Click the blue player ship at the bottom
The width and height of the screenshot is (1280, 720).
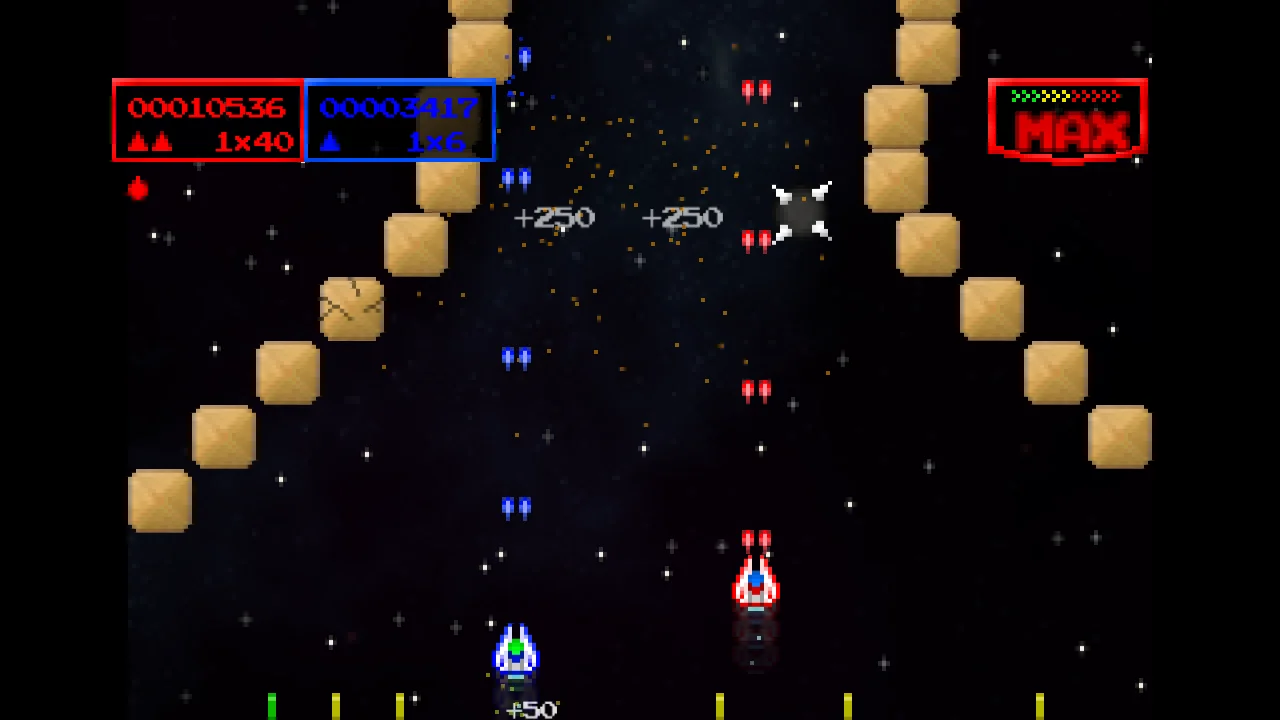pyautogui.click(x=515, y=652)
